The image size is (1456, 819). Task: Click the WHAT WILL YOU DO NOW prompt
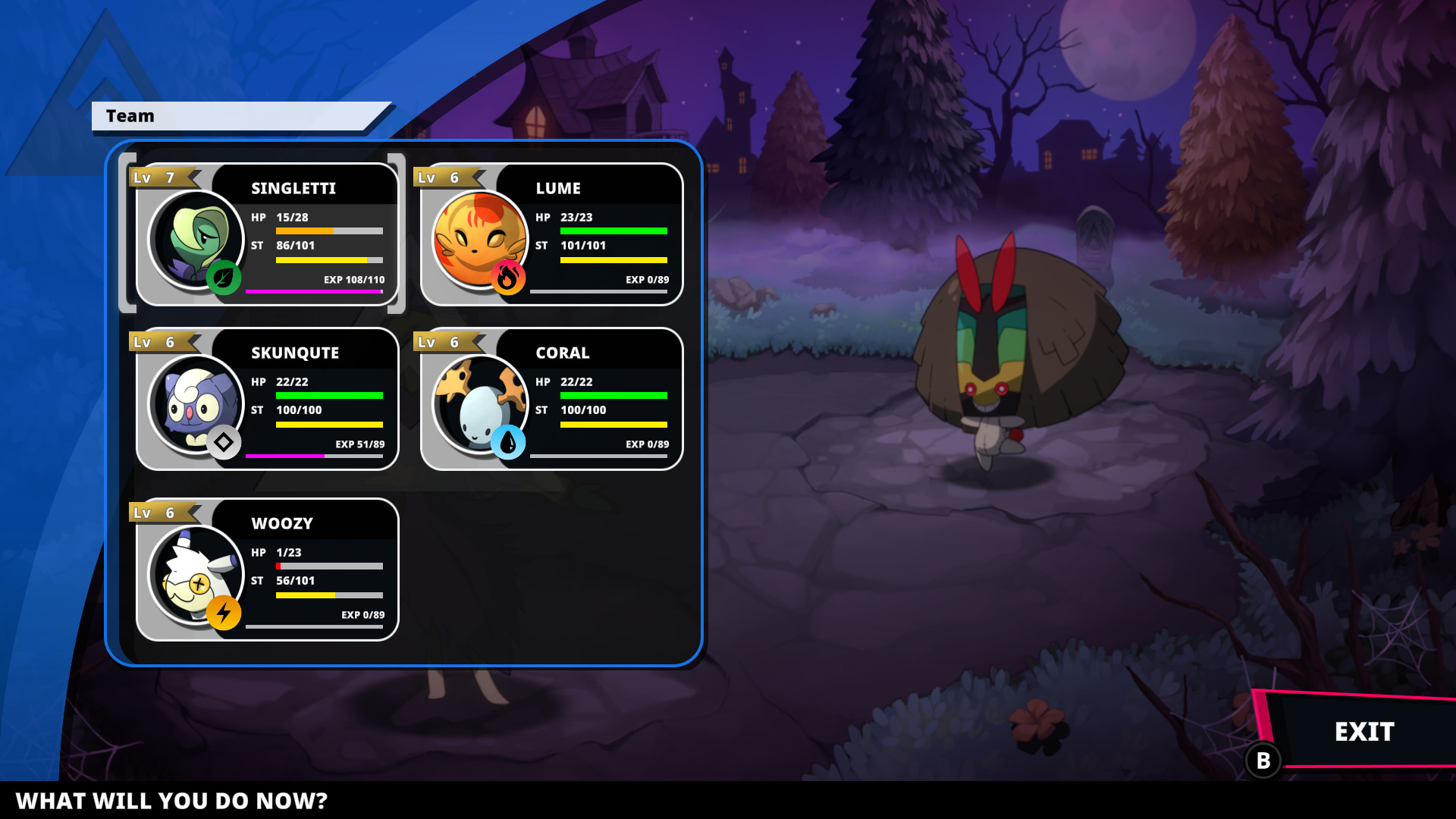click(x=173, y=800)
